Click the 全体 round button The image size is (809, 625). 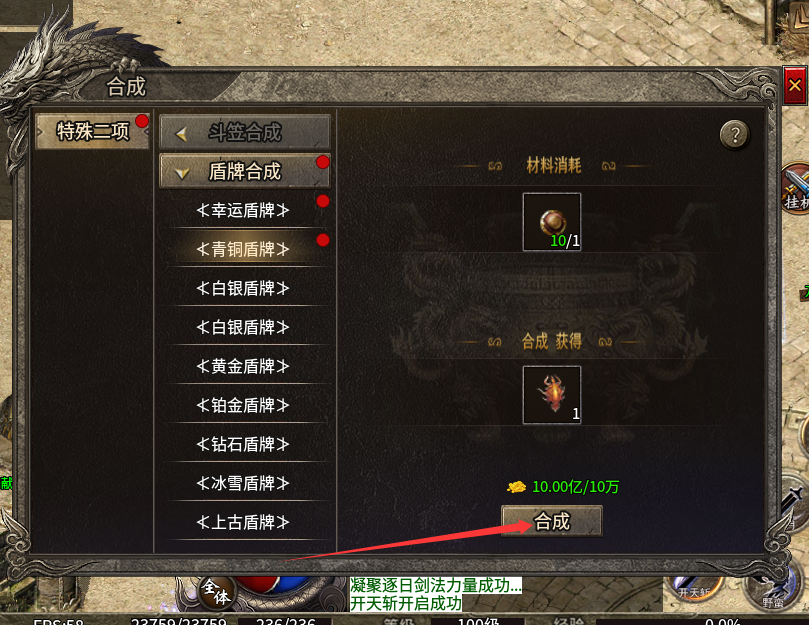(x=216, y=590)
